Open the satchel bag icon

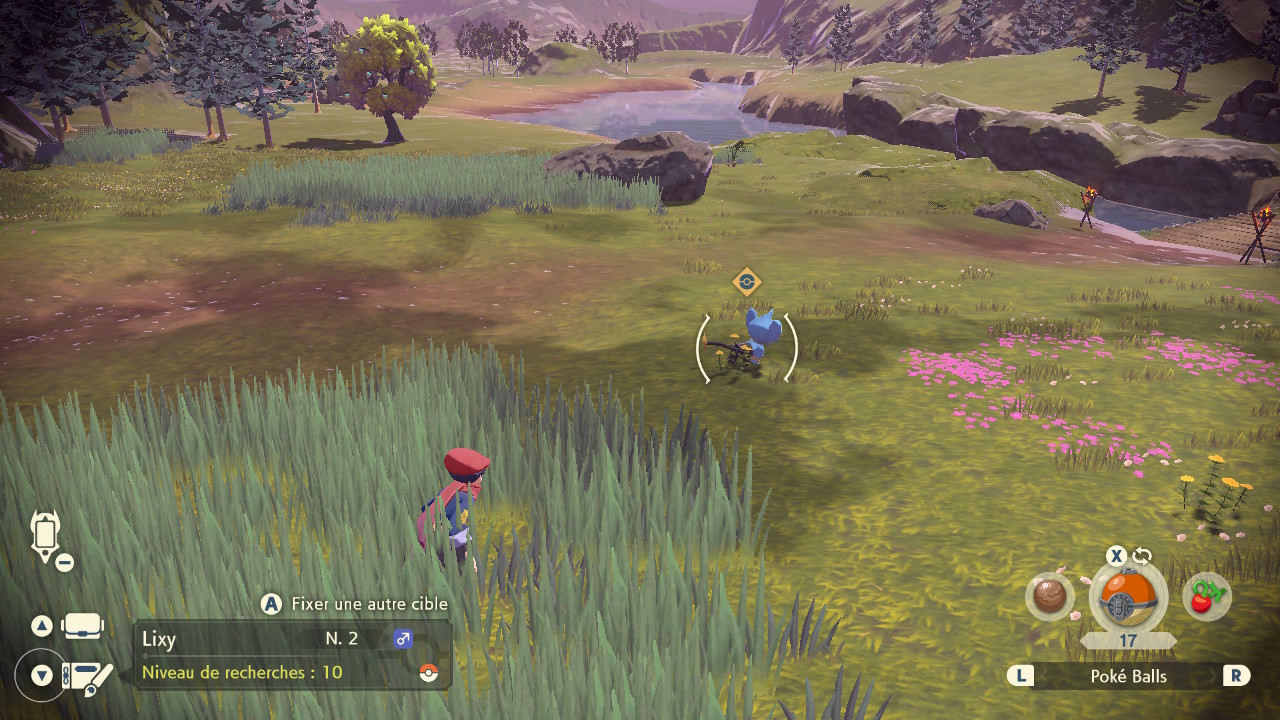coord(83,627)
